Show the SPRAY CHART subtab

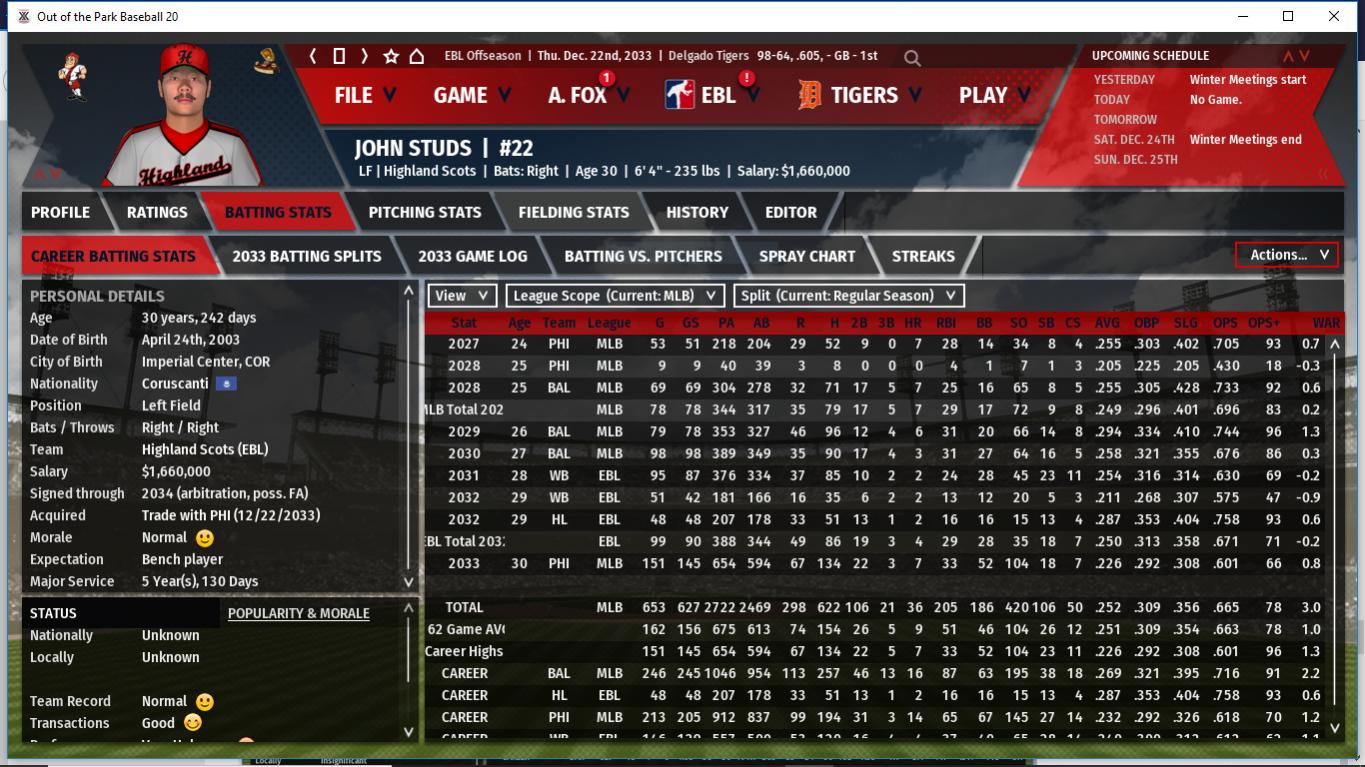pos(807,256)
